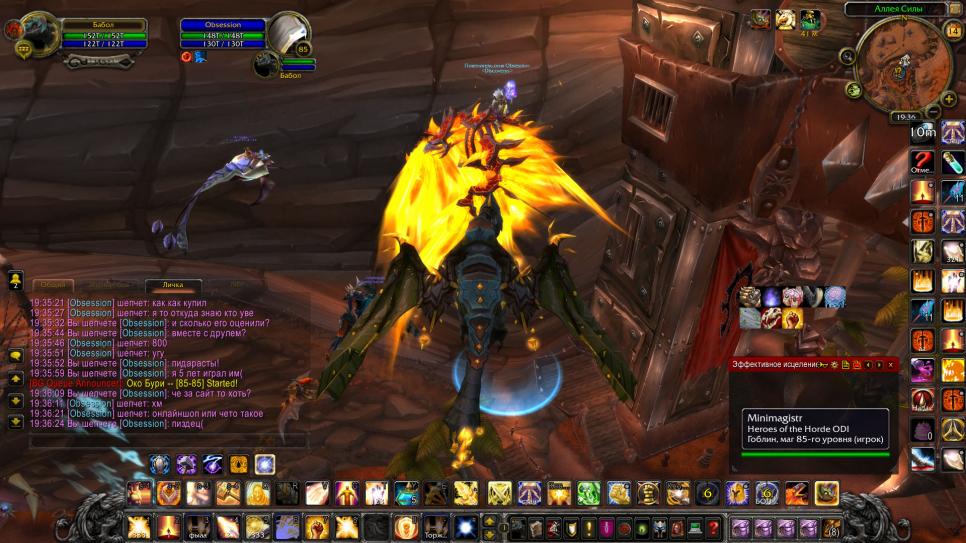Activate the фмал action bar ability
The width and height of the screenshot is (966, 543).
click(198, 527)
